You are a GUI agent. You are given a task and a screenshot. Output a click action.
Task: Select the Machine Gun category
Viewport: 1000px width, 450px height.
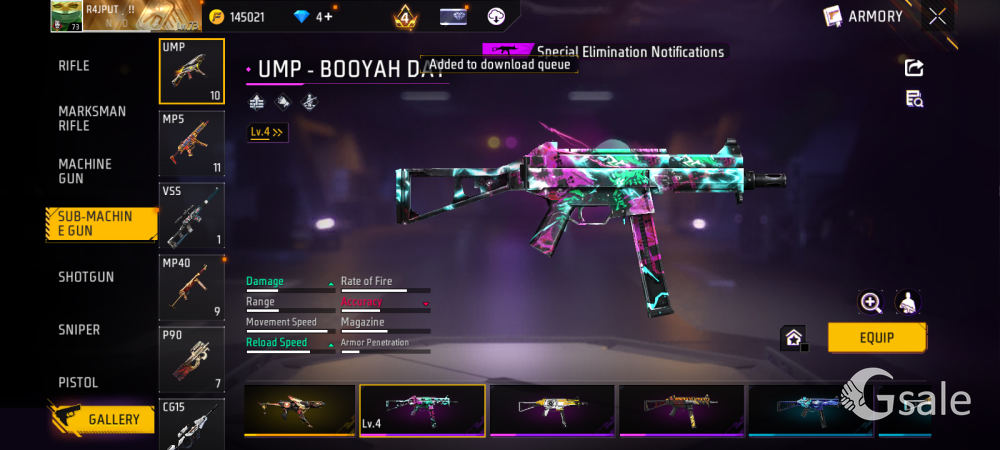click(85, 171)
